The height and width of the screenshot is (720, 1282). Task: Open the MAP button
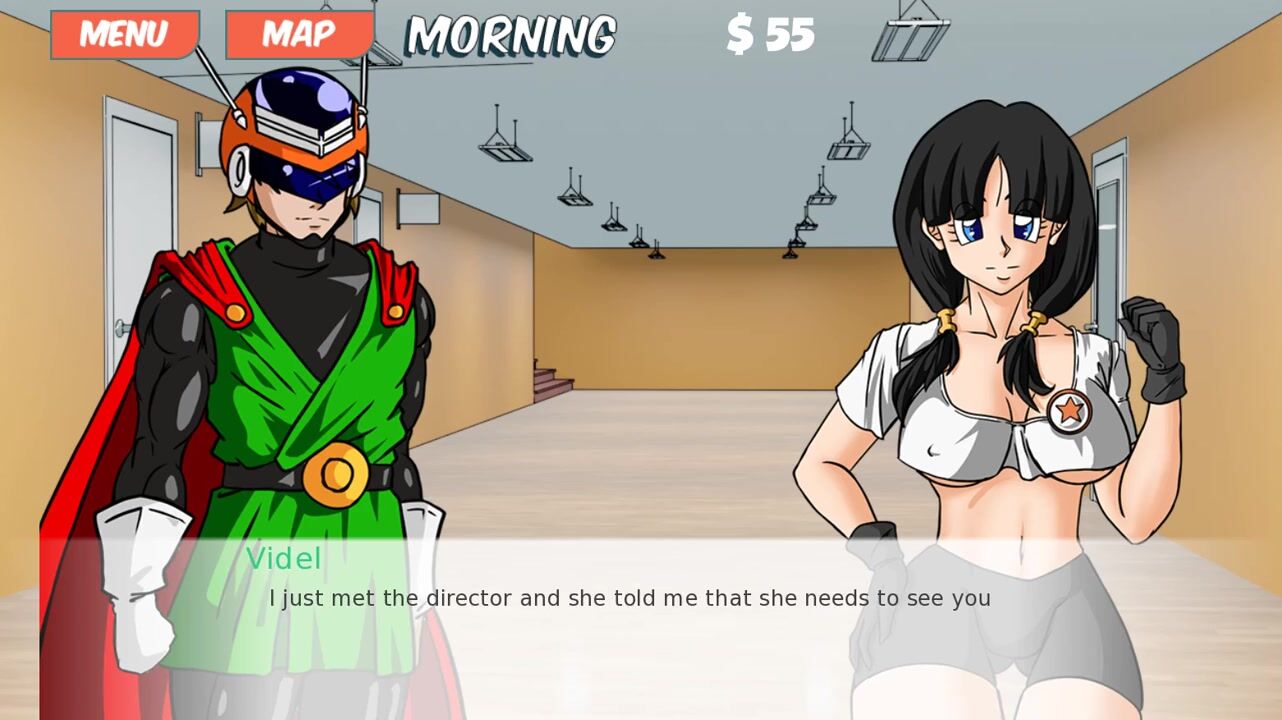[299, 35]
